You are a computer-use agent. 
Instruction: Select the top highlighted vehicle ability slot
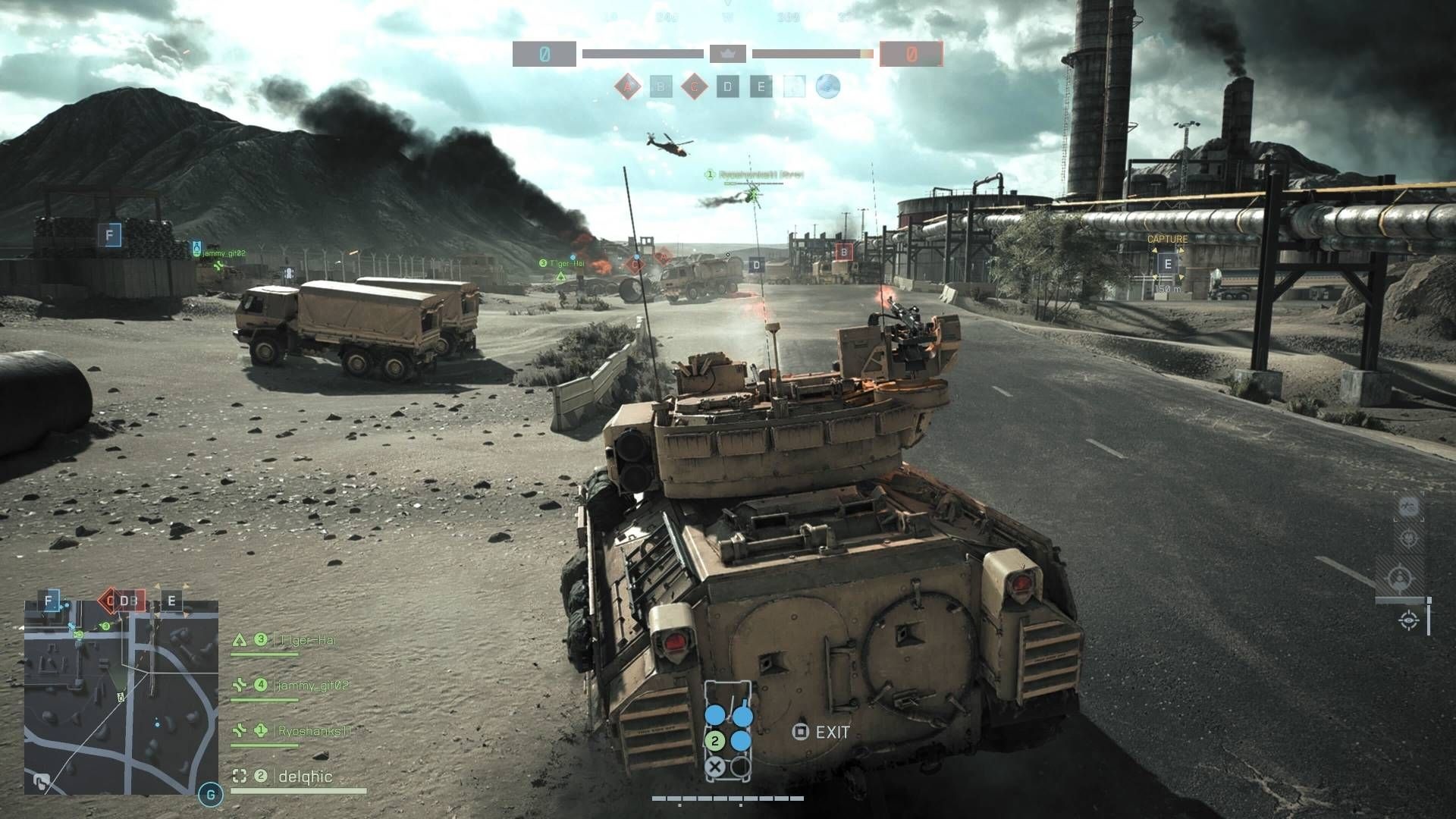pyautogui.click(x=1409, y=507)
